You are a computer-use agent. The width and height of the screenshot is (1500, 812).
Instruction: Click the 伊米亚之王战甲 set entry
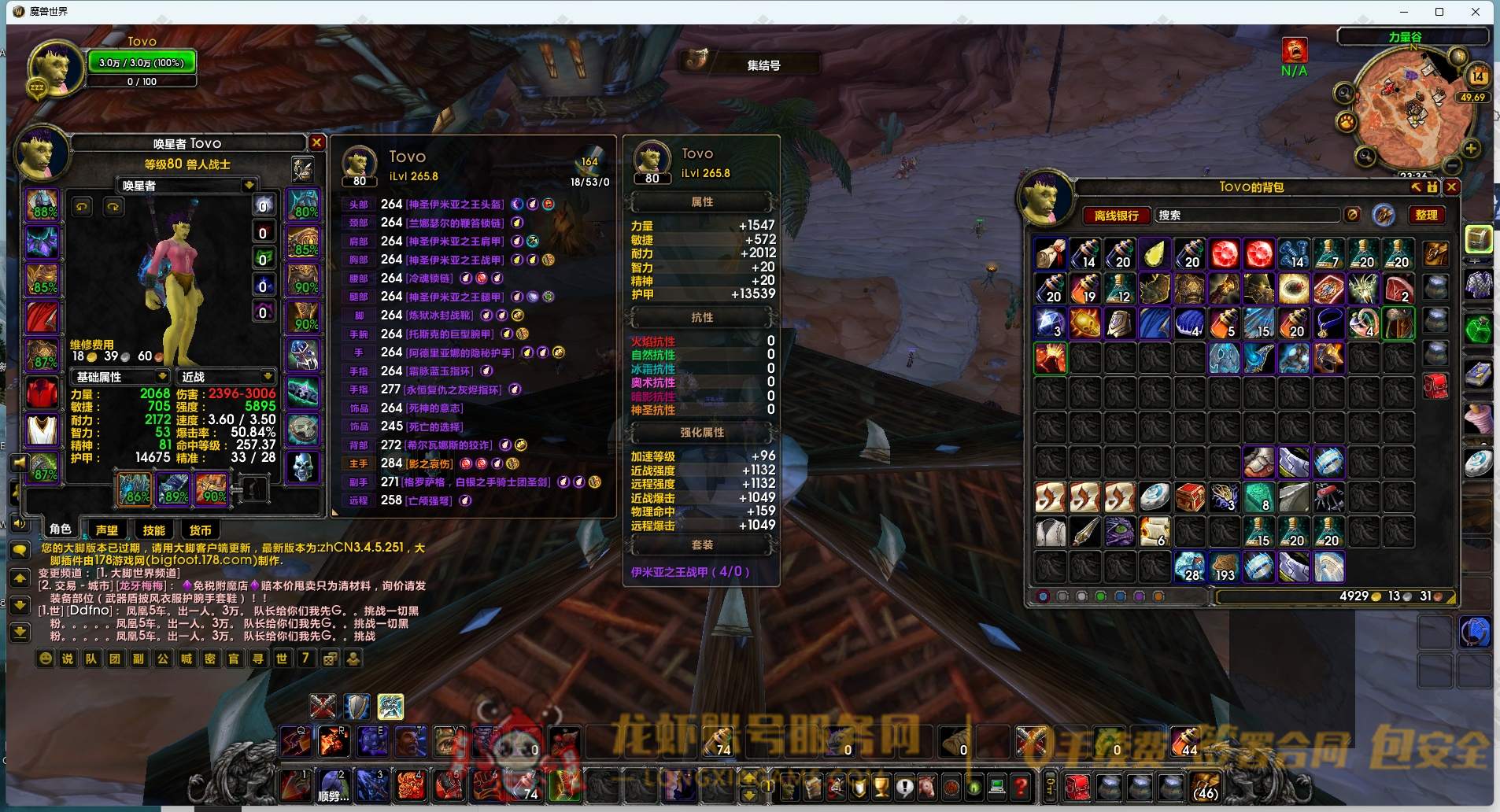(689, 572)
